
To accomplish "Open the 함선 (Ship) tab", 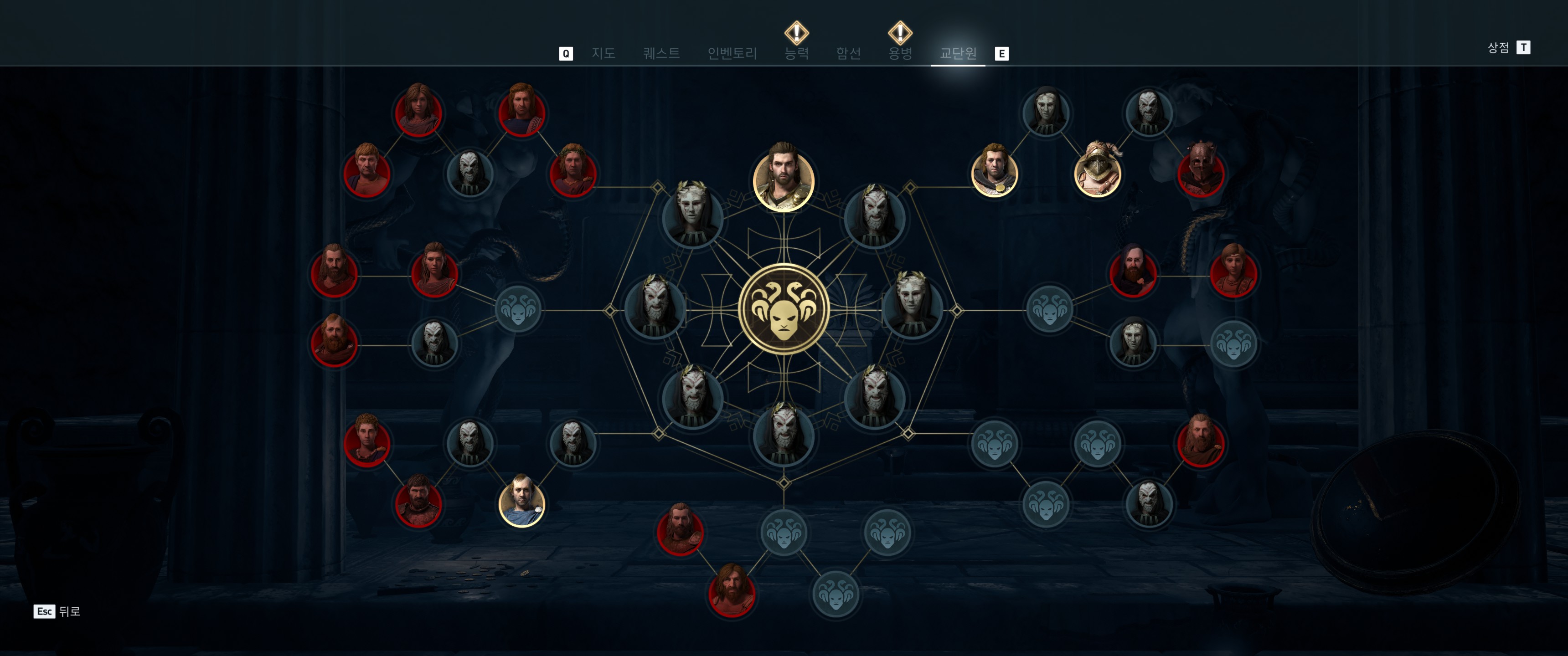I will tap(848, 54).
